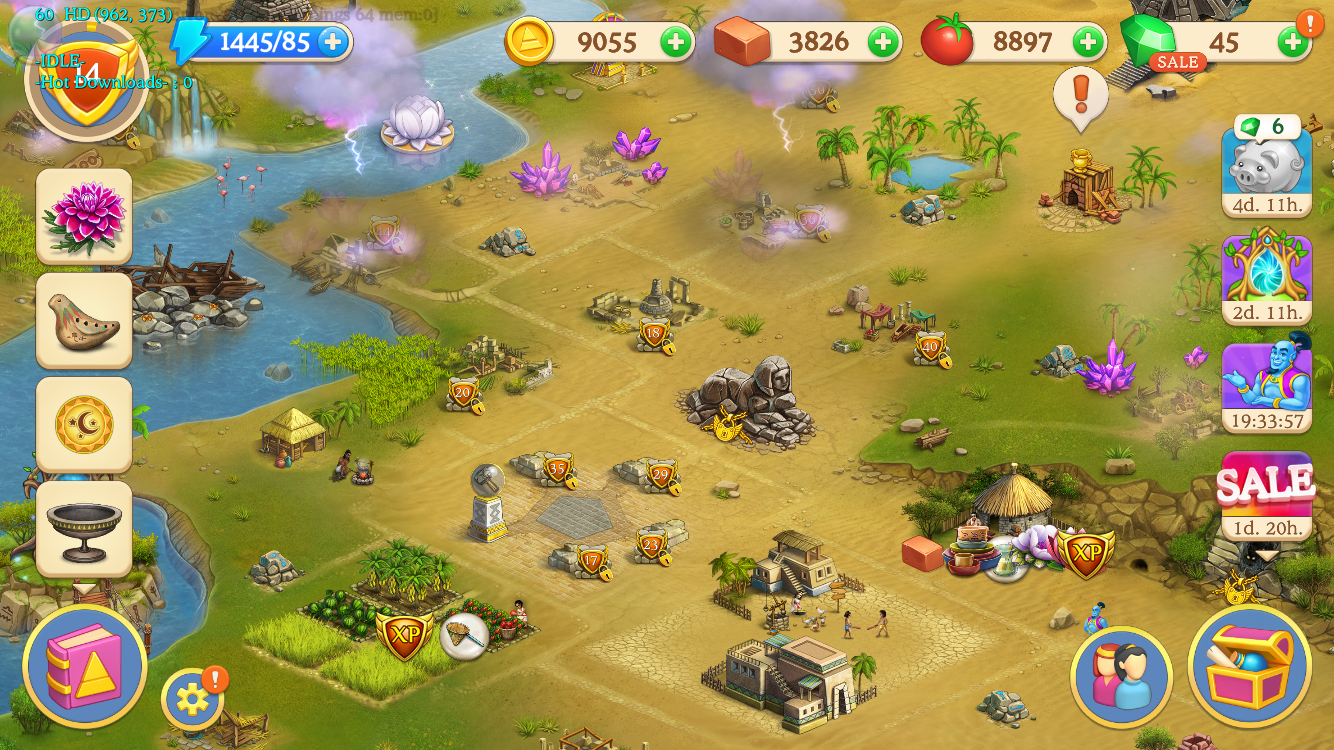Open the clay ocarina bird quest
The image size is (1334, 750).
(x=84, y=320)
